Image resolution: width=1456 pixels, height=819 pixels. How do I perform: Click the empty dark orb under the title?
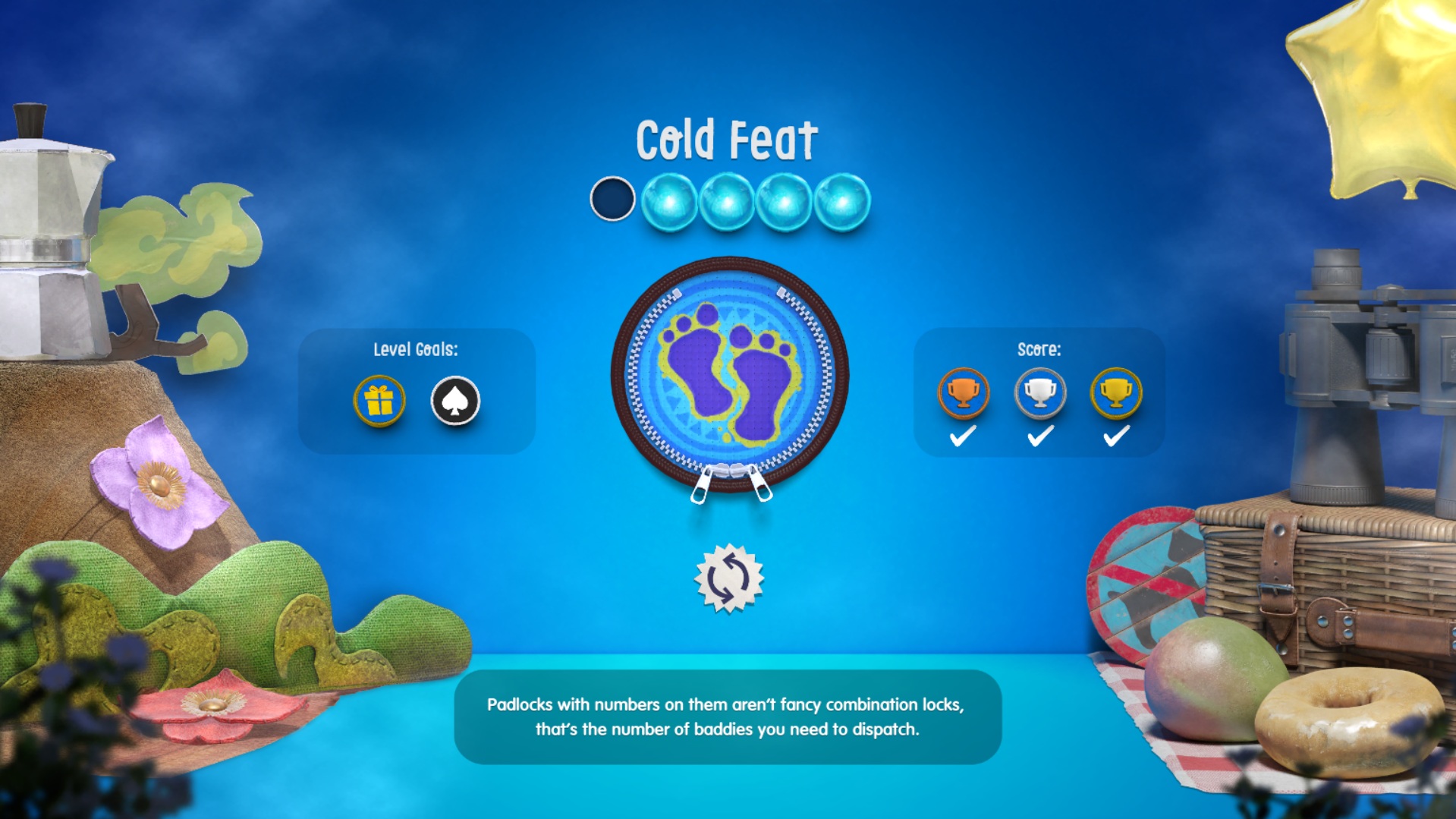pos(612,199)
